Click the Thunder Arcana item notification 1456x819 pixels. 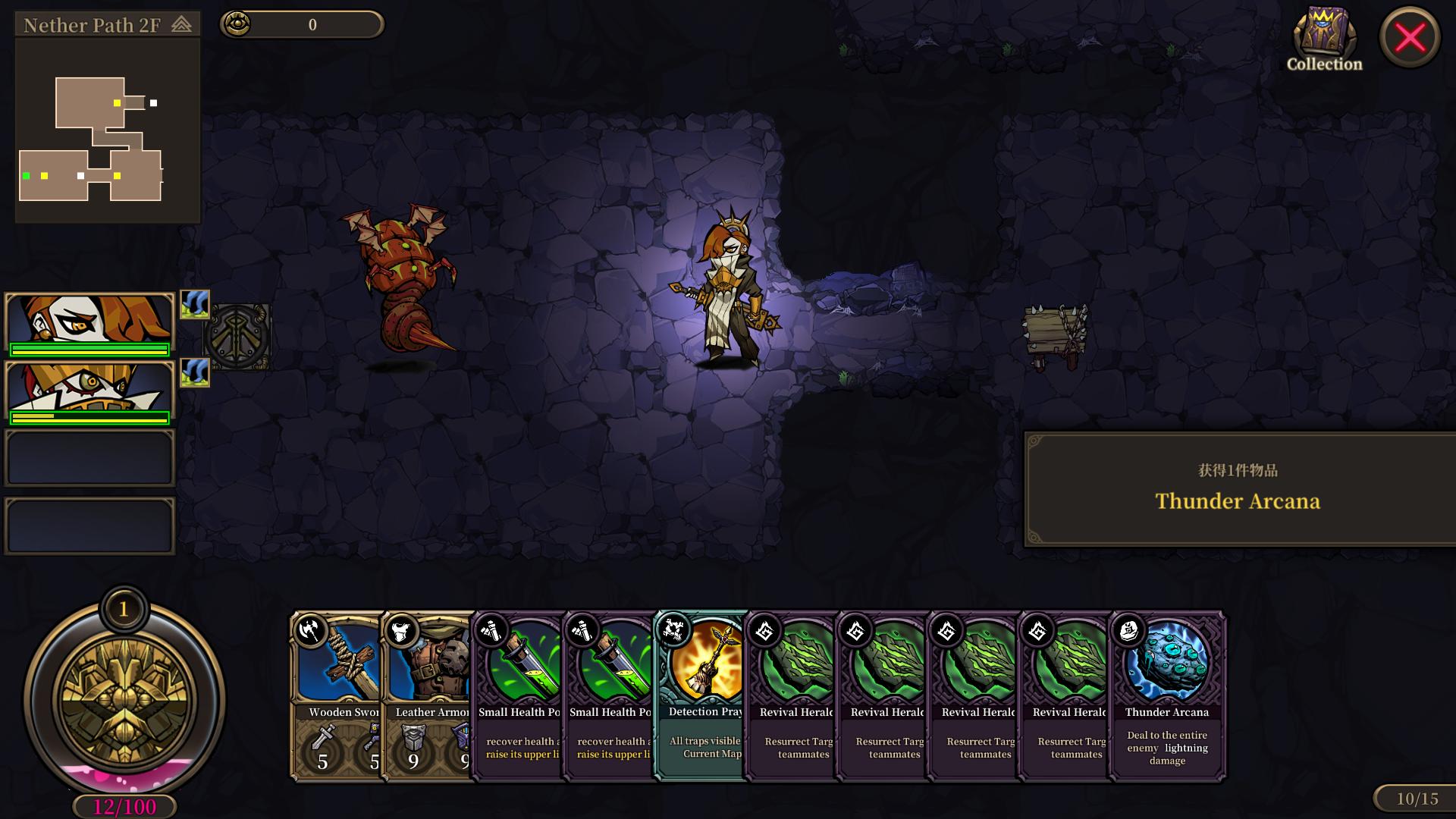point(1238,489)
